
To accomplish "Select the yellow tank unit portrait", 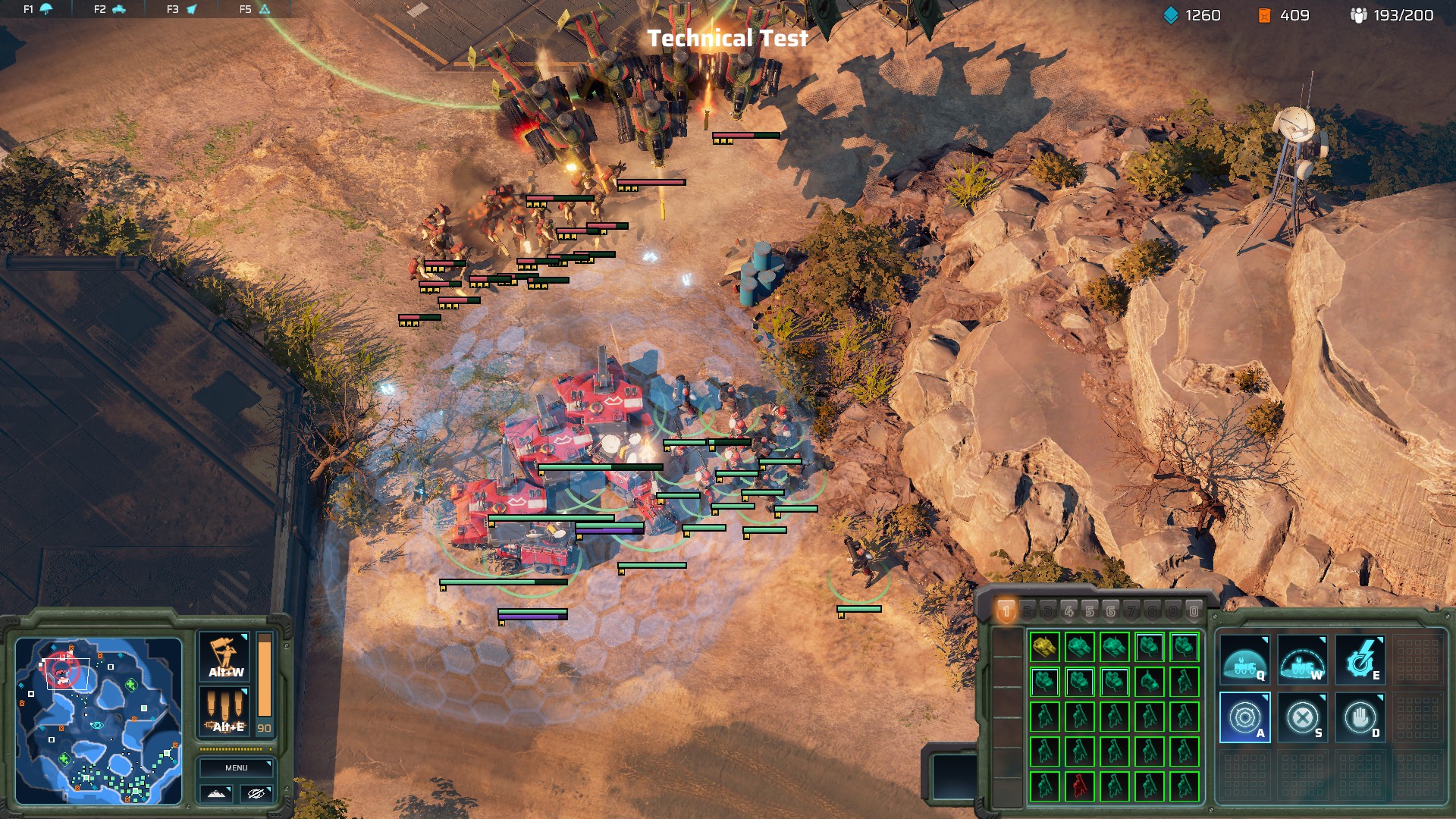I will tap(1044, 647).
